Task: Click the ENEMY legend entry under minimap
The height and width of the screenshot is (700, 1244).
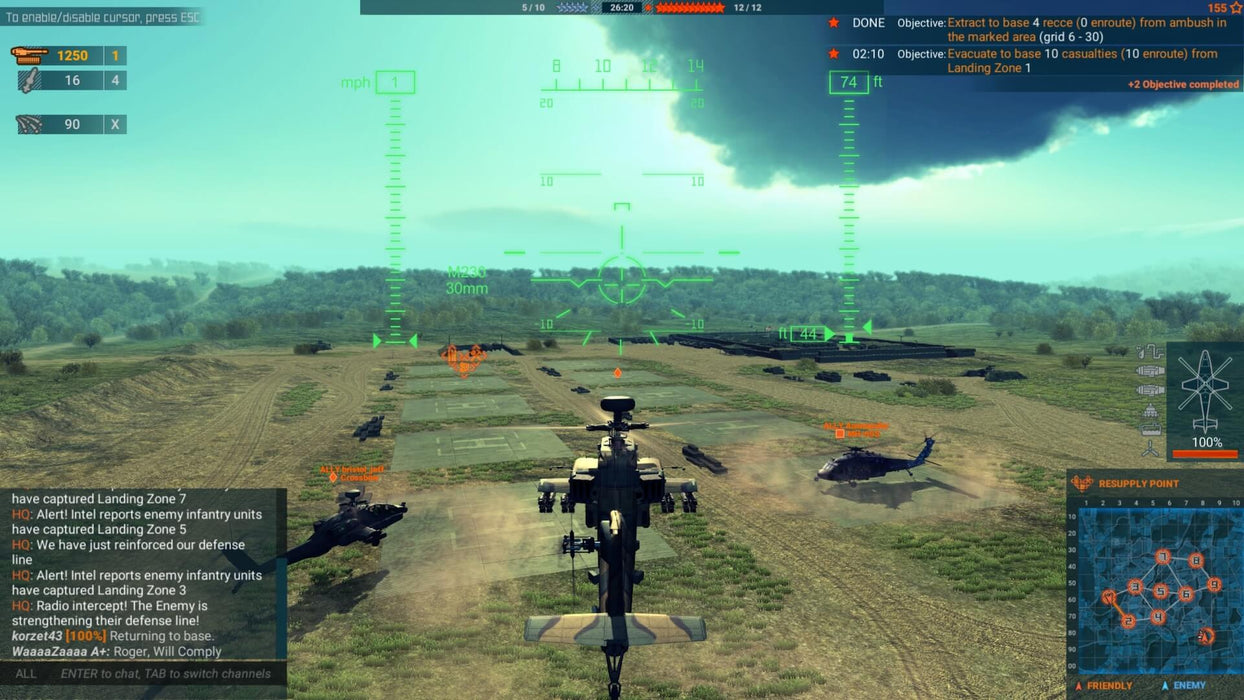Action: (x=1183, y=686)
